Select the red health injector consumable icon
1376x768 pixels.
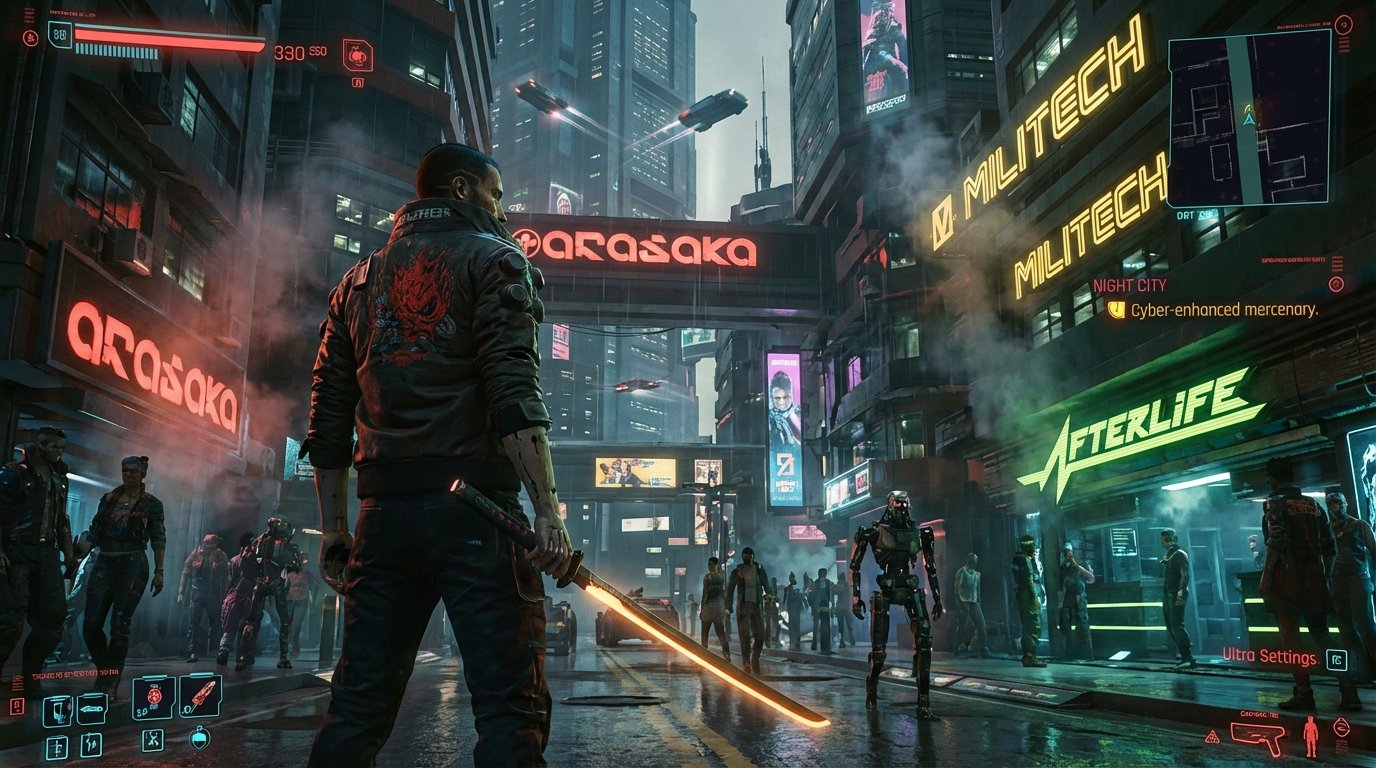(x=154, y=696)
